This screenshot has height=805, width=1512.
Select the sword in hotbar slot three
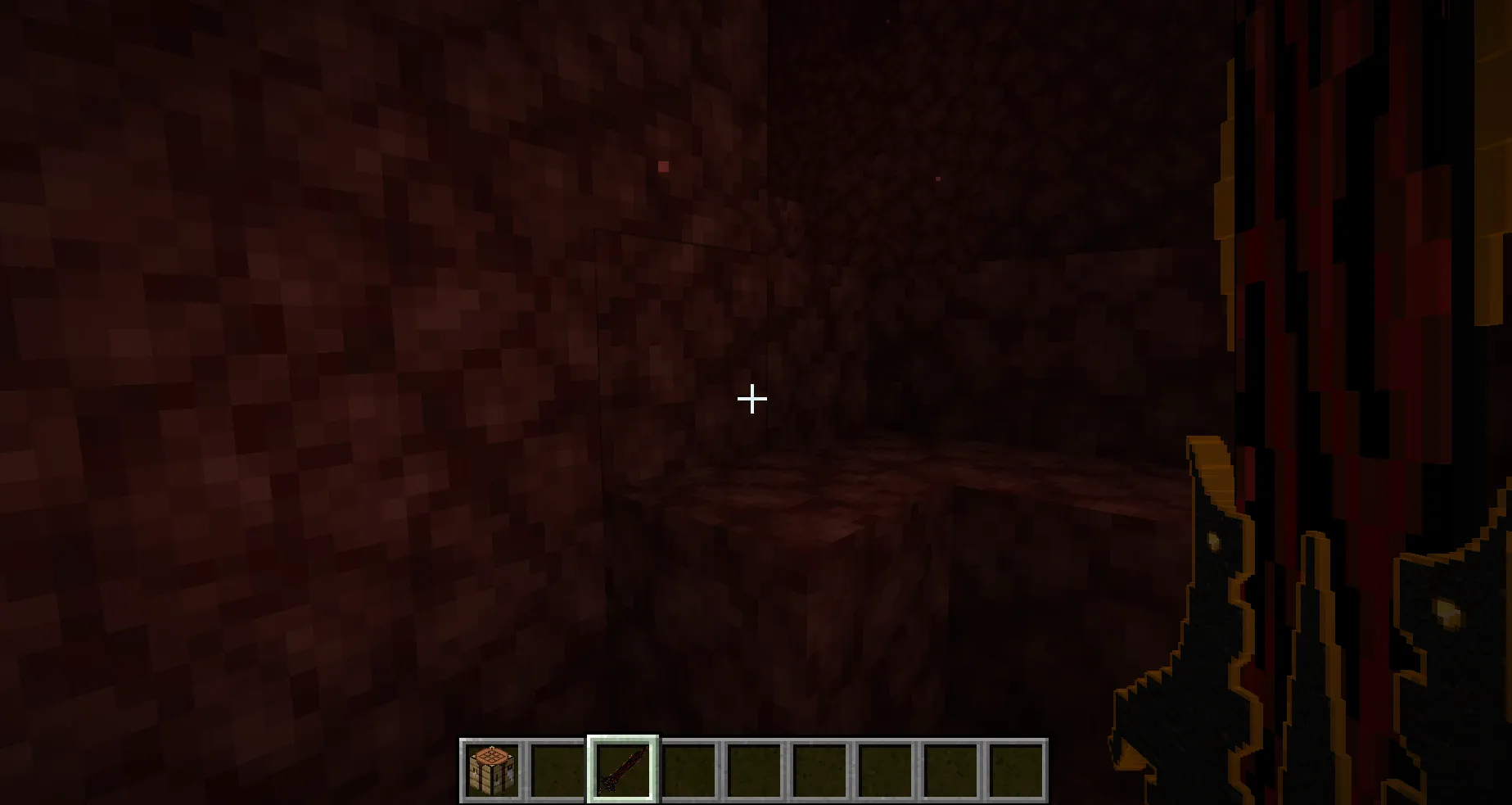(625, 768)
